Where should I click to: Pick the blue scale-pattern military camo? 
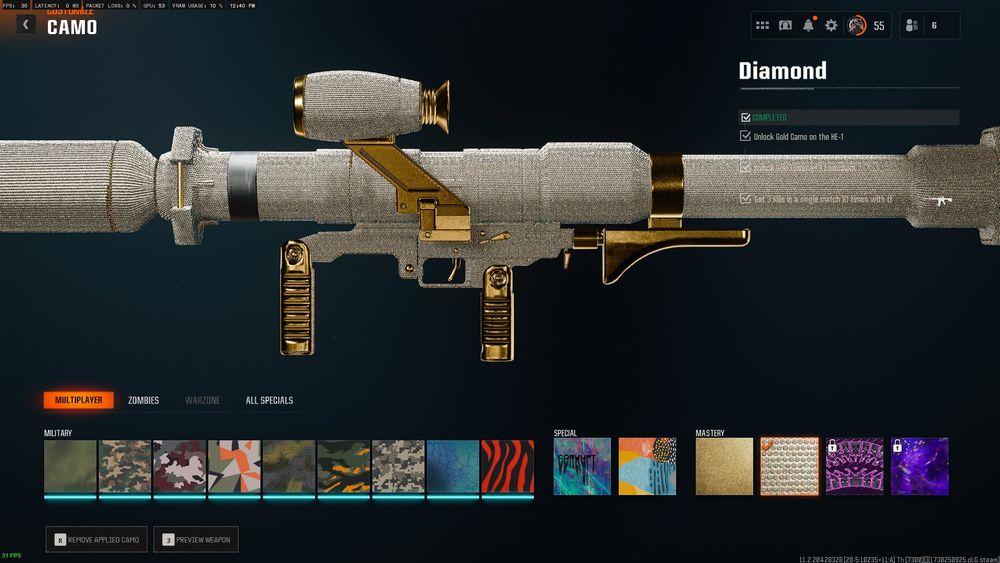coord(453,466)
